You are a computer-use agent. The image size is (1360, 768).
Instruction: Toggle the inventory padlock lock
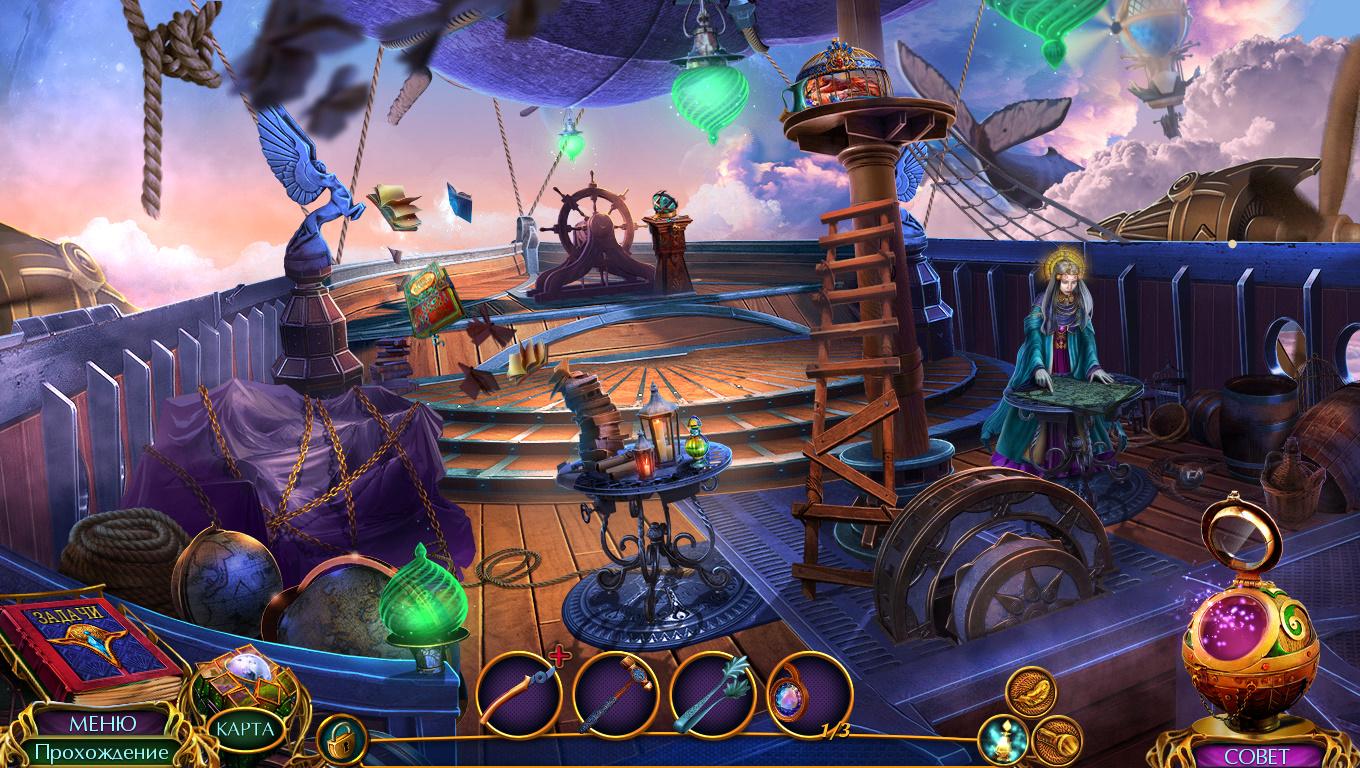coord(342,741)
